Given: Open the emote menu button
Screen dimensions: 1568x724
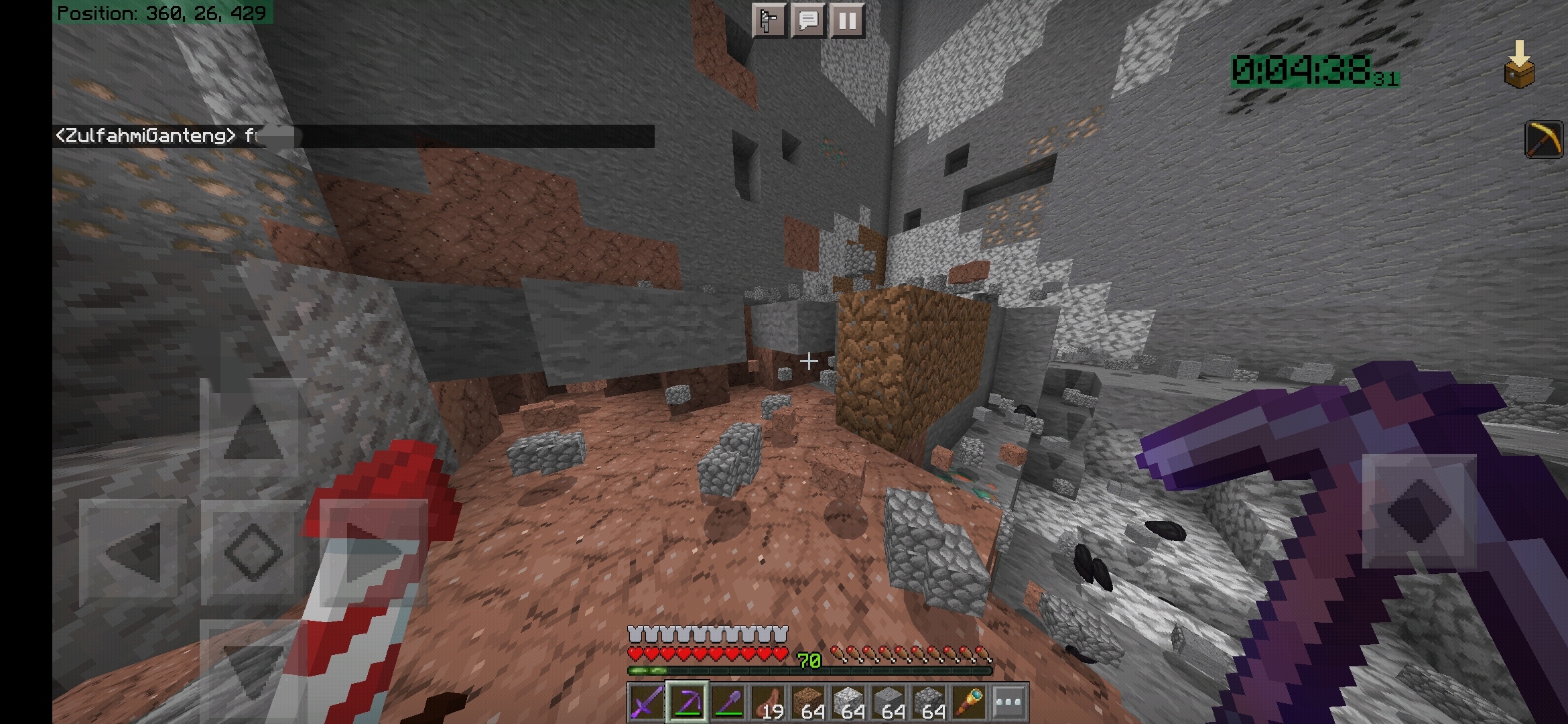Looking at the screenshot, I should [768, 21].
